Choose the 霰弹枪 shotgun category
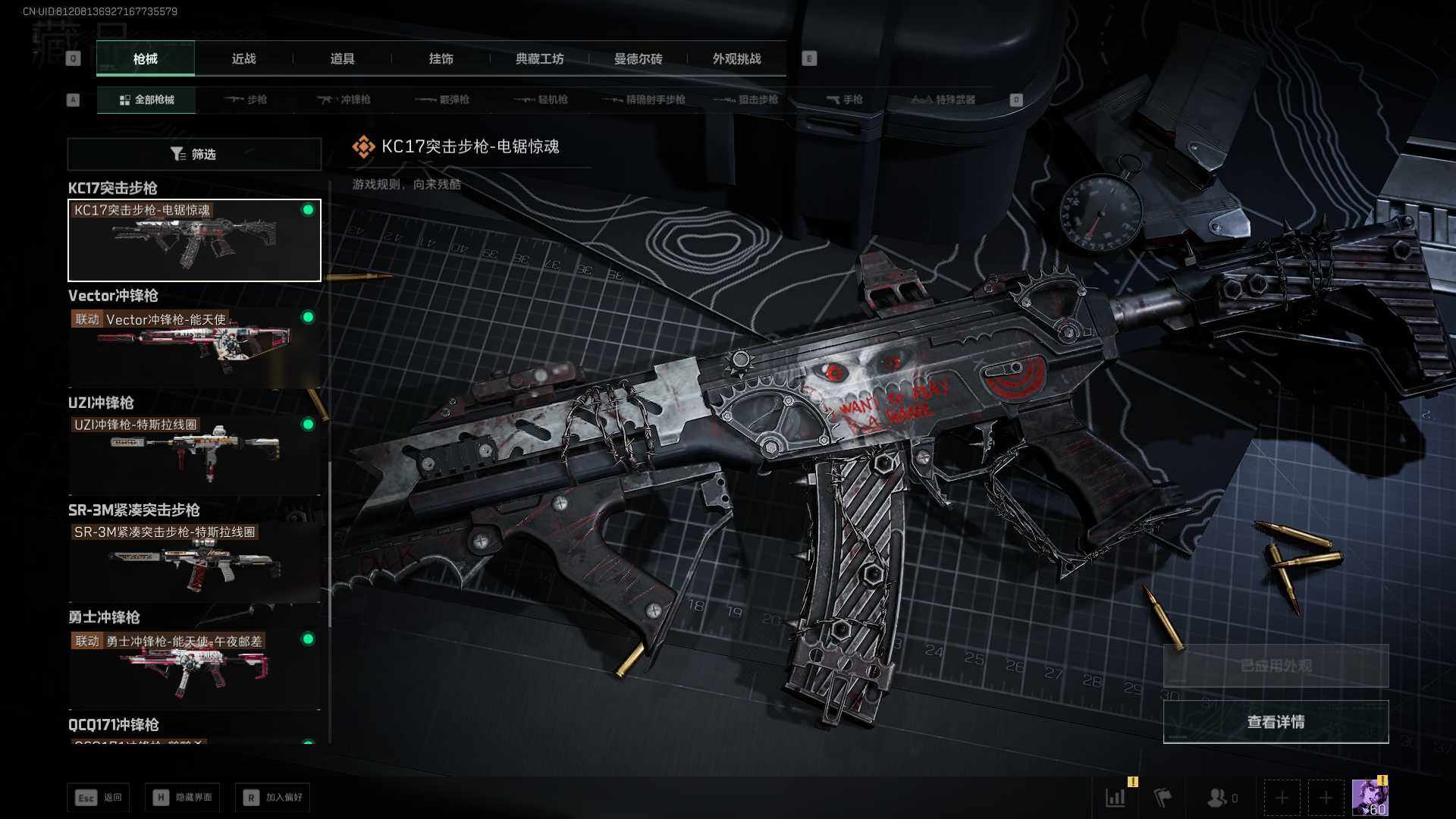The image size is (1456, 819). 443,99
